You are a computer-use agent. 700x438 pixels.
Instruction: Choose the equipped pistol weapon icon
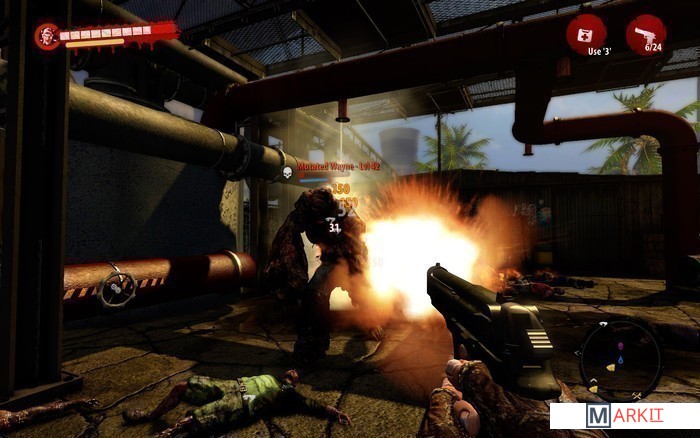click(645, 33)
